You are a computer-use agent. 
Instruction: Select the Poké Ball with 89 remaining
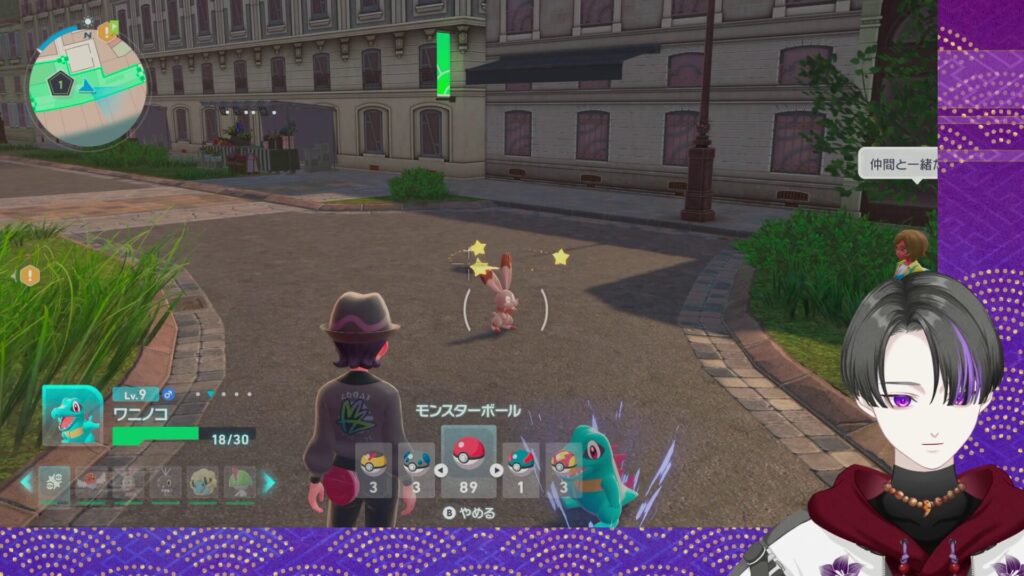tap(468, 461)
